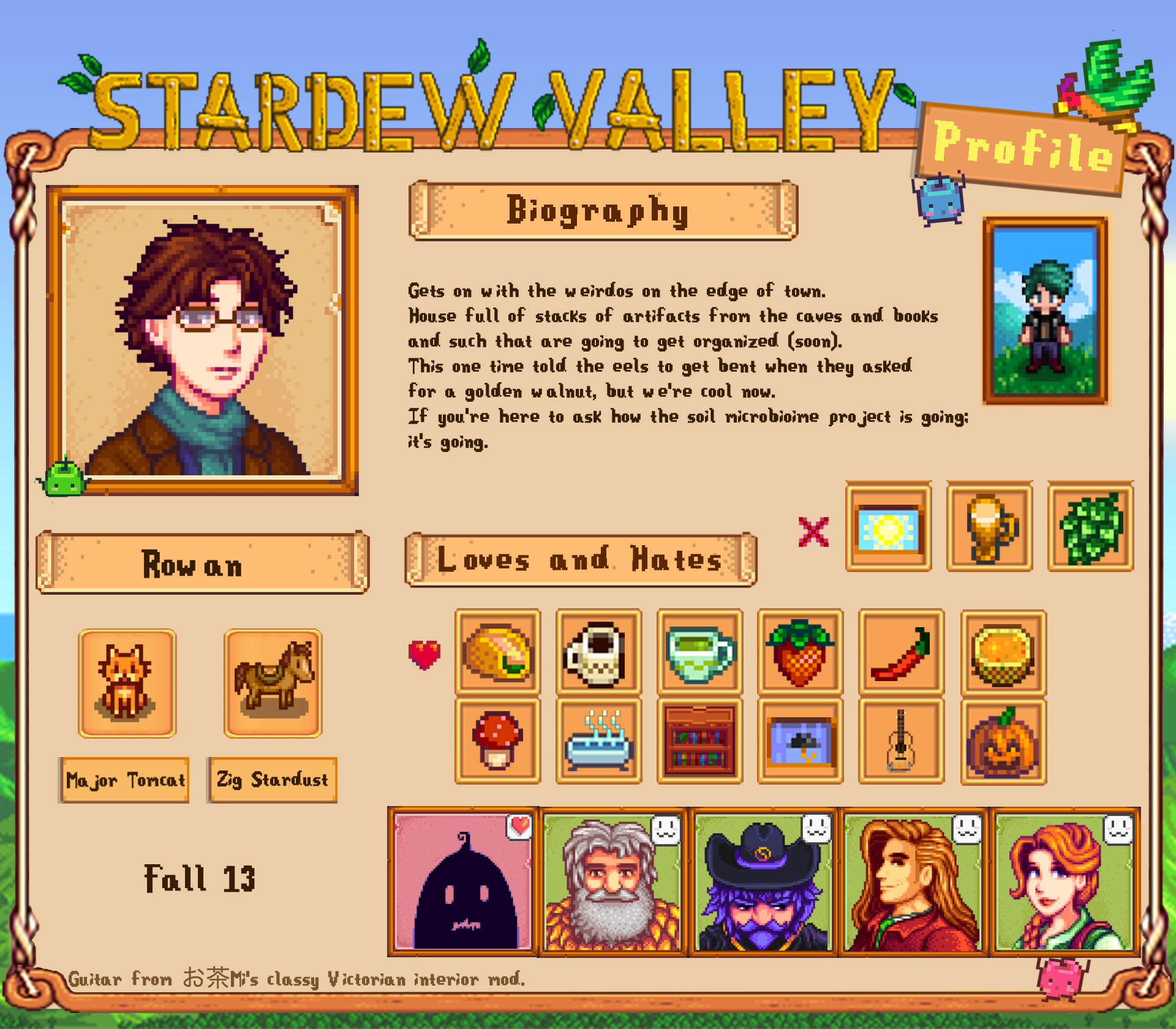This screenshot has width=1176, height=1029.
Task: Select the sun painting hated item
Action: coord(888,527)
